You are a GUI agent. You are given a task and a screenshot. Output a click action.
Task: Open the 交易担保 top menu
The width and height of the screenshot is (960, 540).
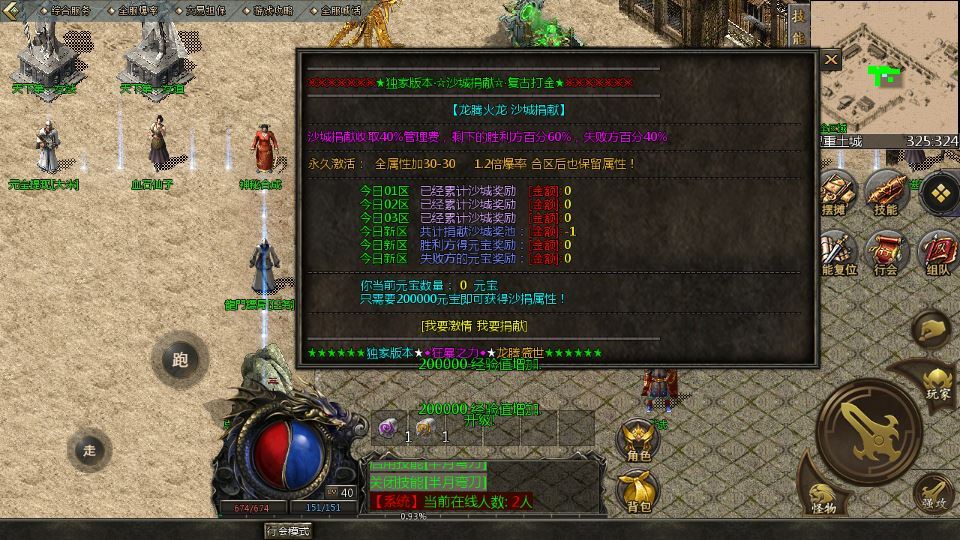(205, 11)
